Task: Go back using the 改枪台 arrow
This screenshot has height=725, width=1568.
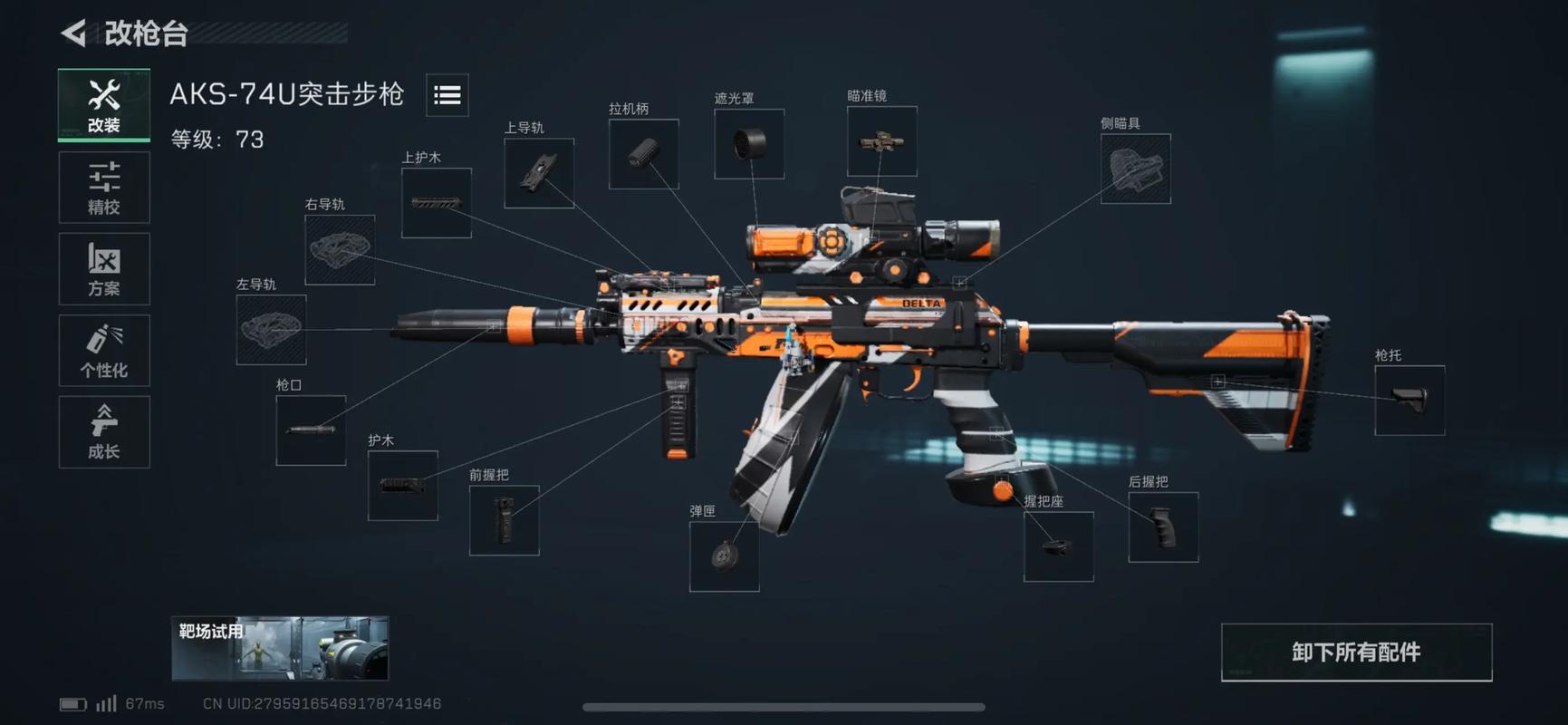Action: point(74,34)
